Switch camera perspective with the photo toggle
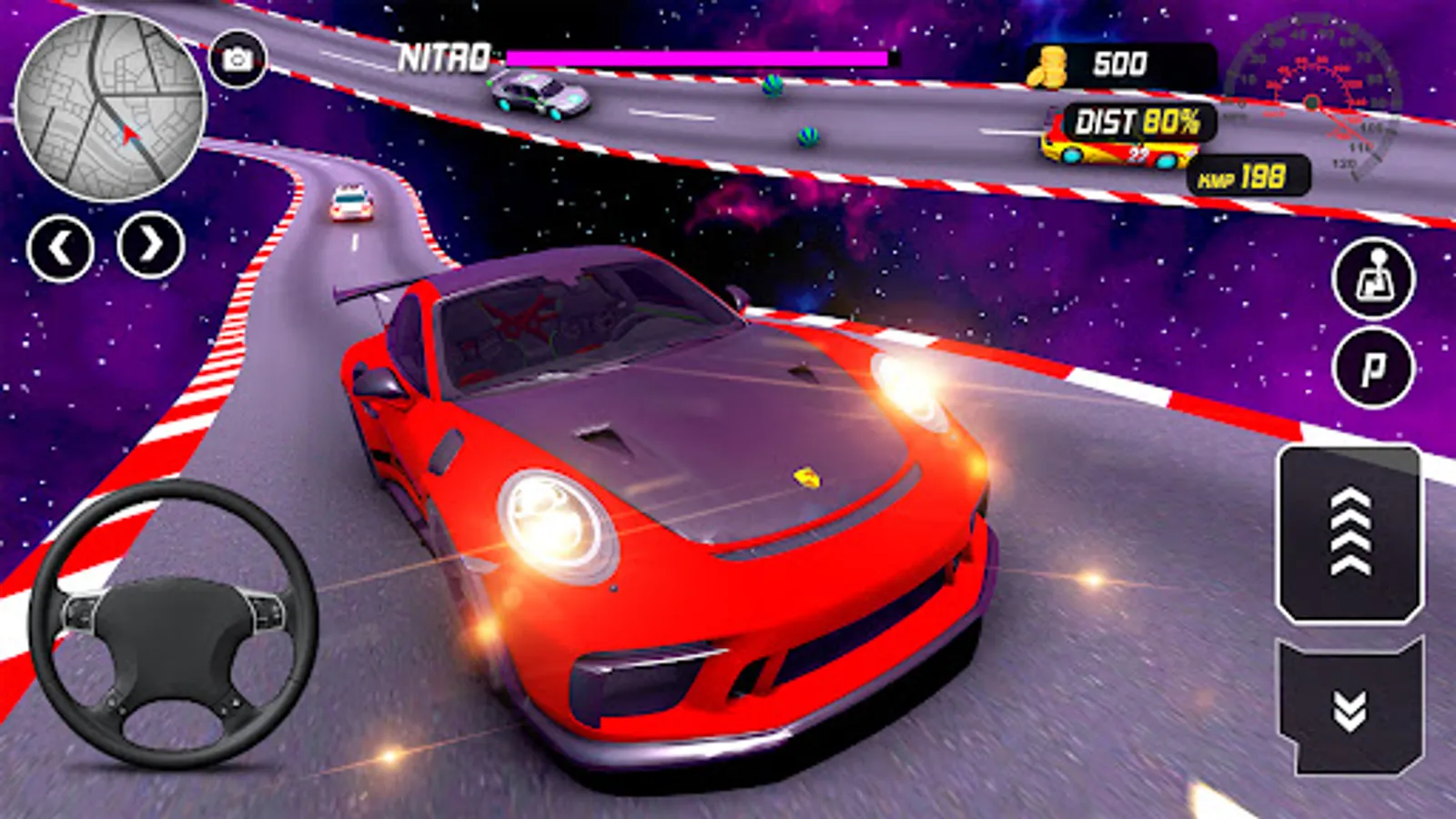Image resolution: width=1456 pixels, height=819 pixels. [x=238, y=56]
